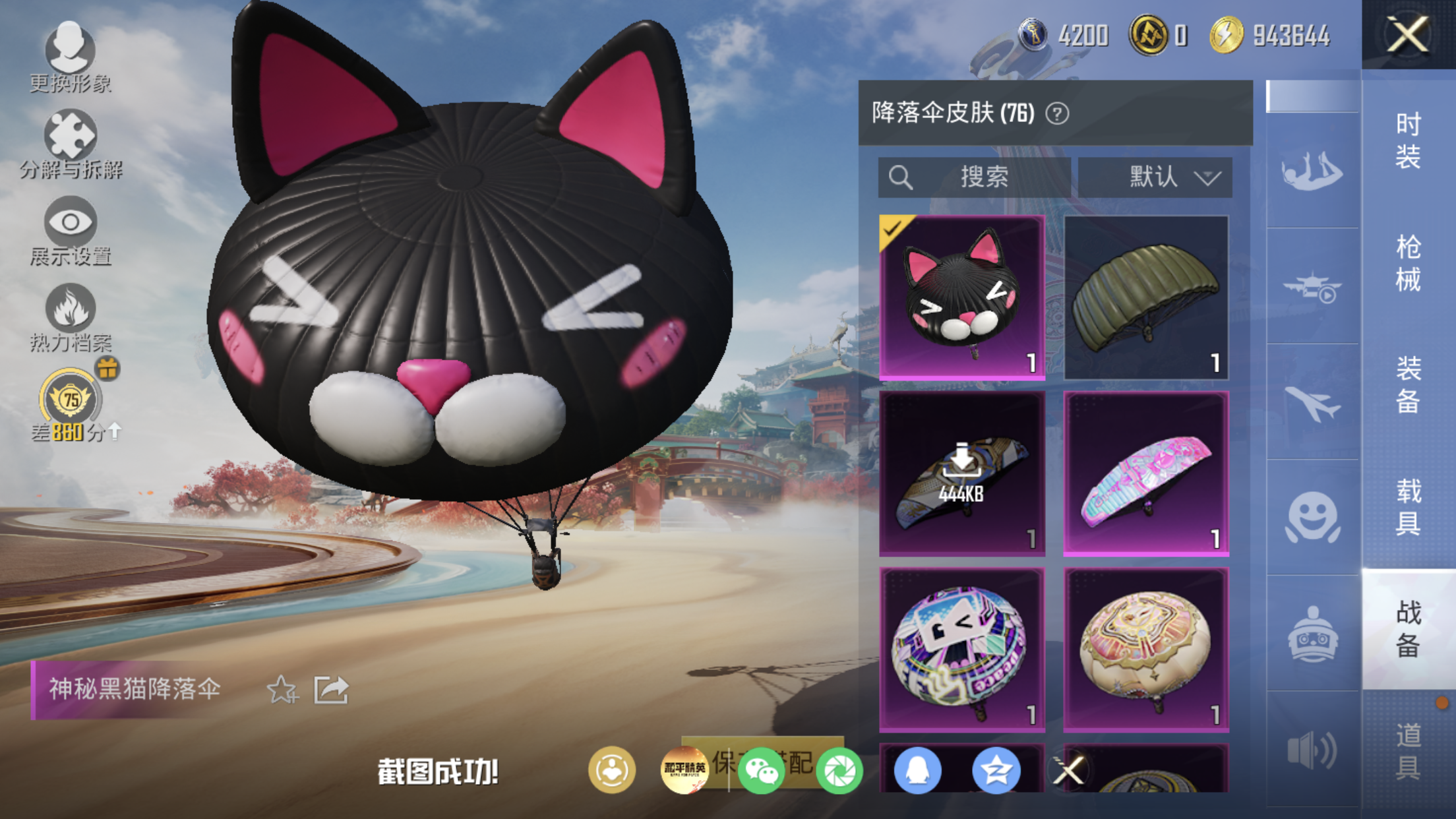Screen dimensions: 1456x819
Task: Share screenshot via the QQ penguin icon
Action: pos(917,770)
